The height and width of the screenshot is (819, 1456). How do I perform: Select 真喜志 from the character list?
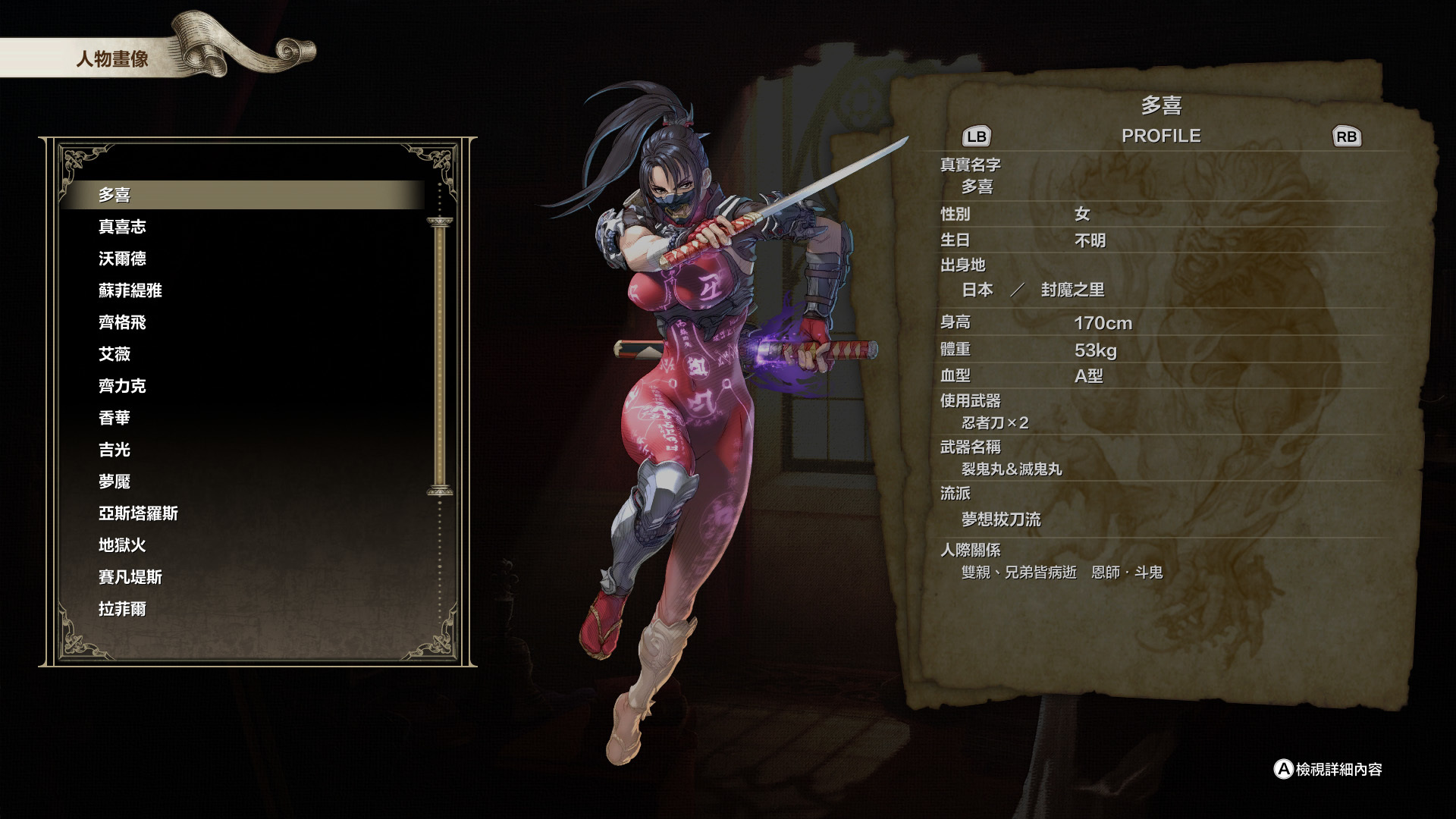[x=121, y=226]
